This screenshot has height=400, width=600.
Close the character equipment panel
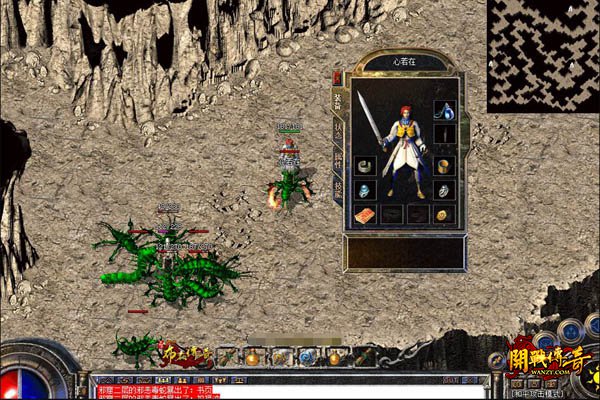pos(337,77)
